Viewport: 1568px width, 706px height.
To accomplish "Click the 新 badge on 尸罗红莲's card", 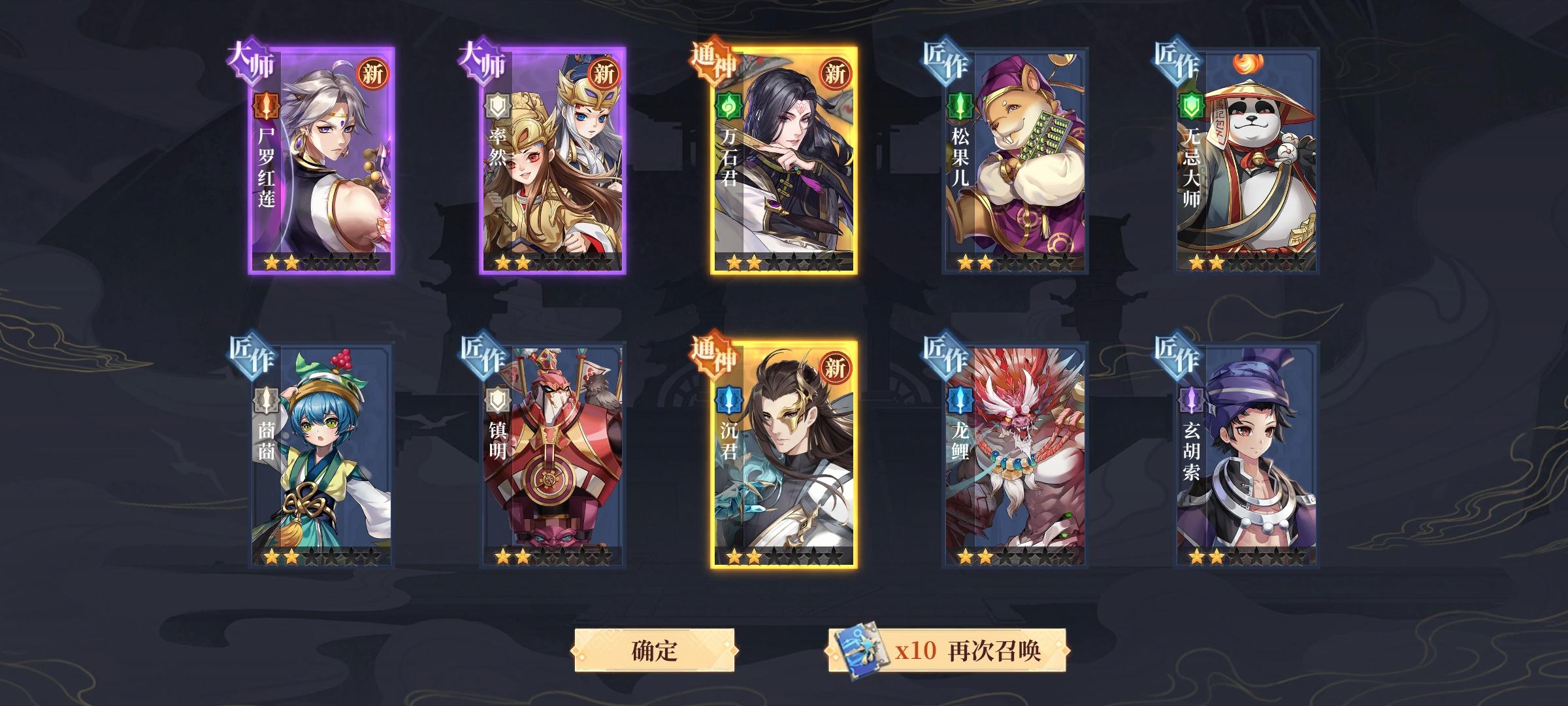I will (374, 75).
